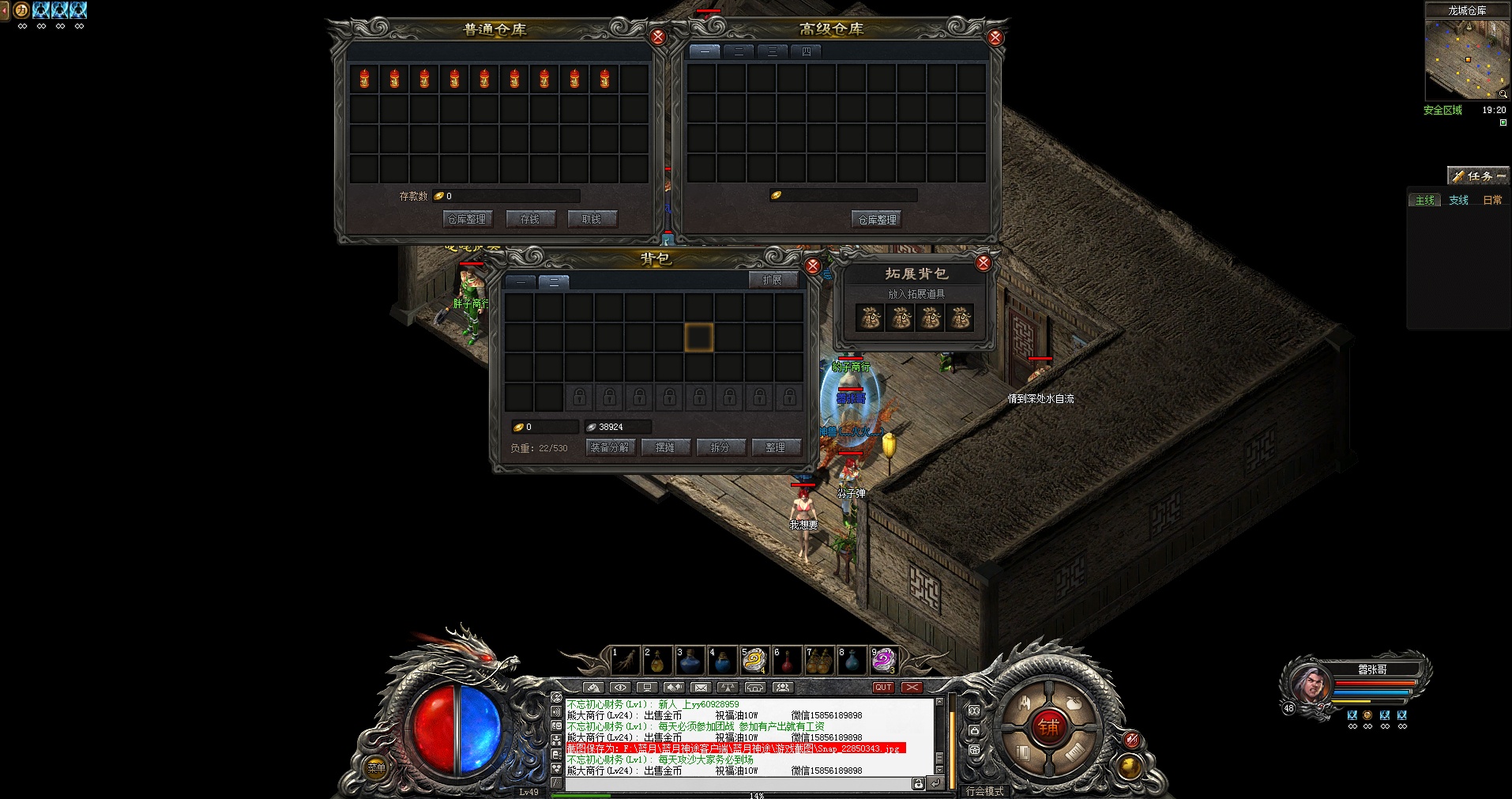
Task: Click the 存钱 deposit money button
Action: (530, 219)
